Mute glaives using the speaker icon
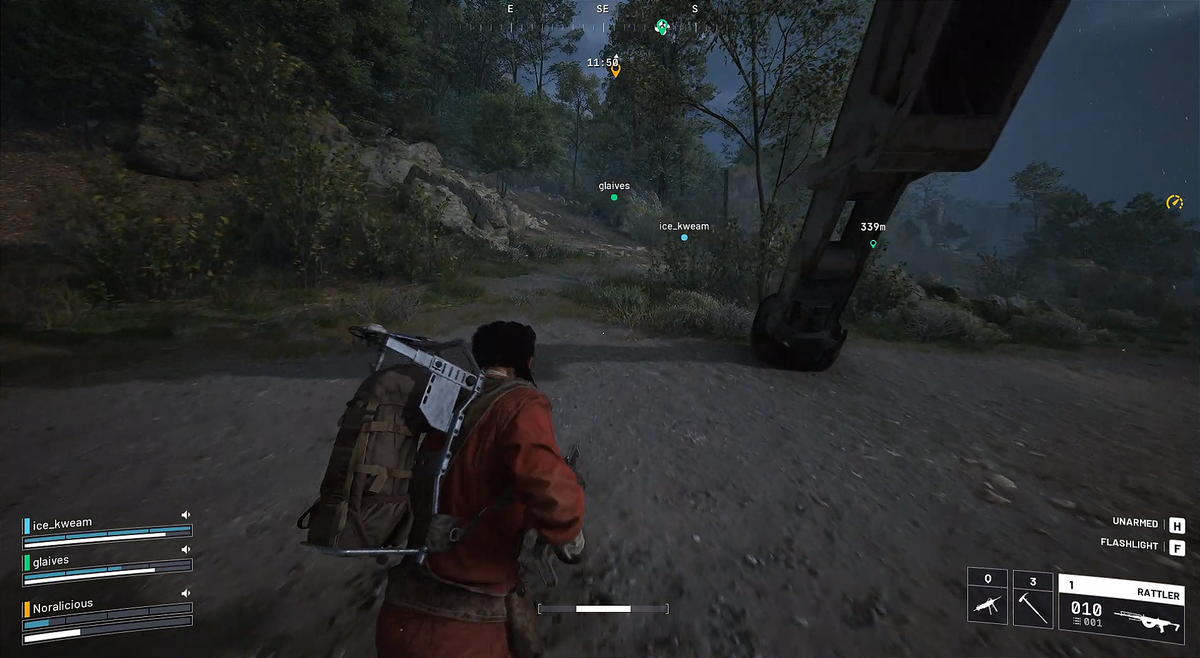 click(185, 550)
